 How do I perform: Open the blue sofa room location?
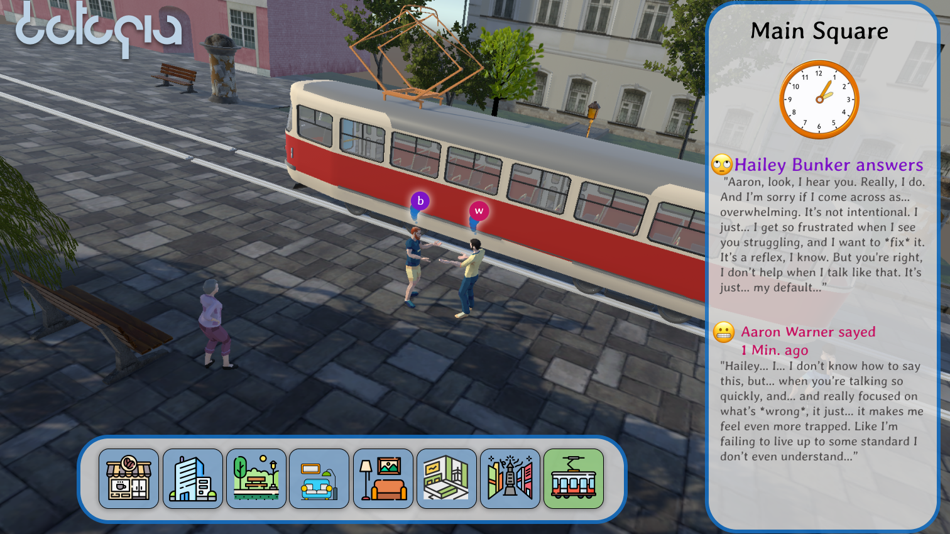pyautogui.click(x=320, y=478)
